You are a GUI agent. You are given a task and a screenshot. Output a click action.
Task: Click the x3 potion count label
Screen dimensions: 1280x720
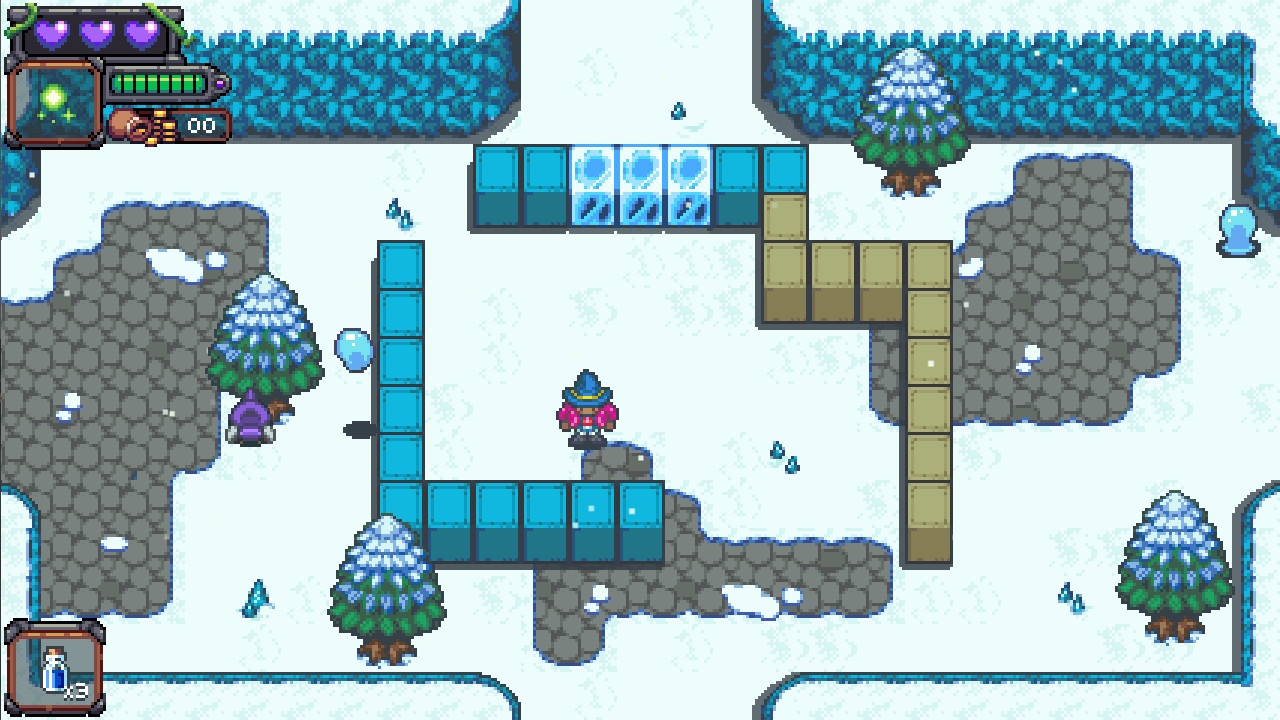[x=75, y=690]
